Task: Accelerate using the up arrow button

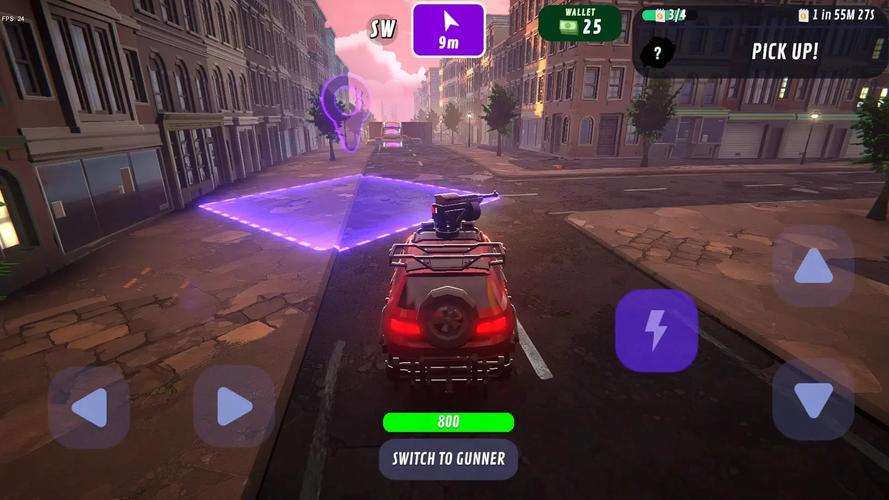Action: click(x=812, y=266)
